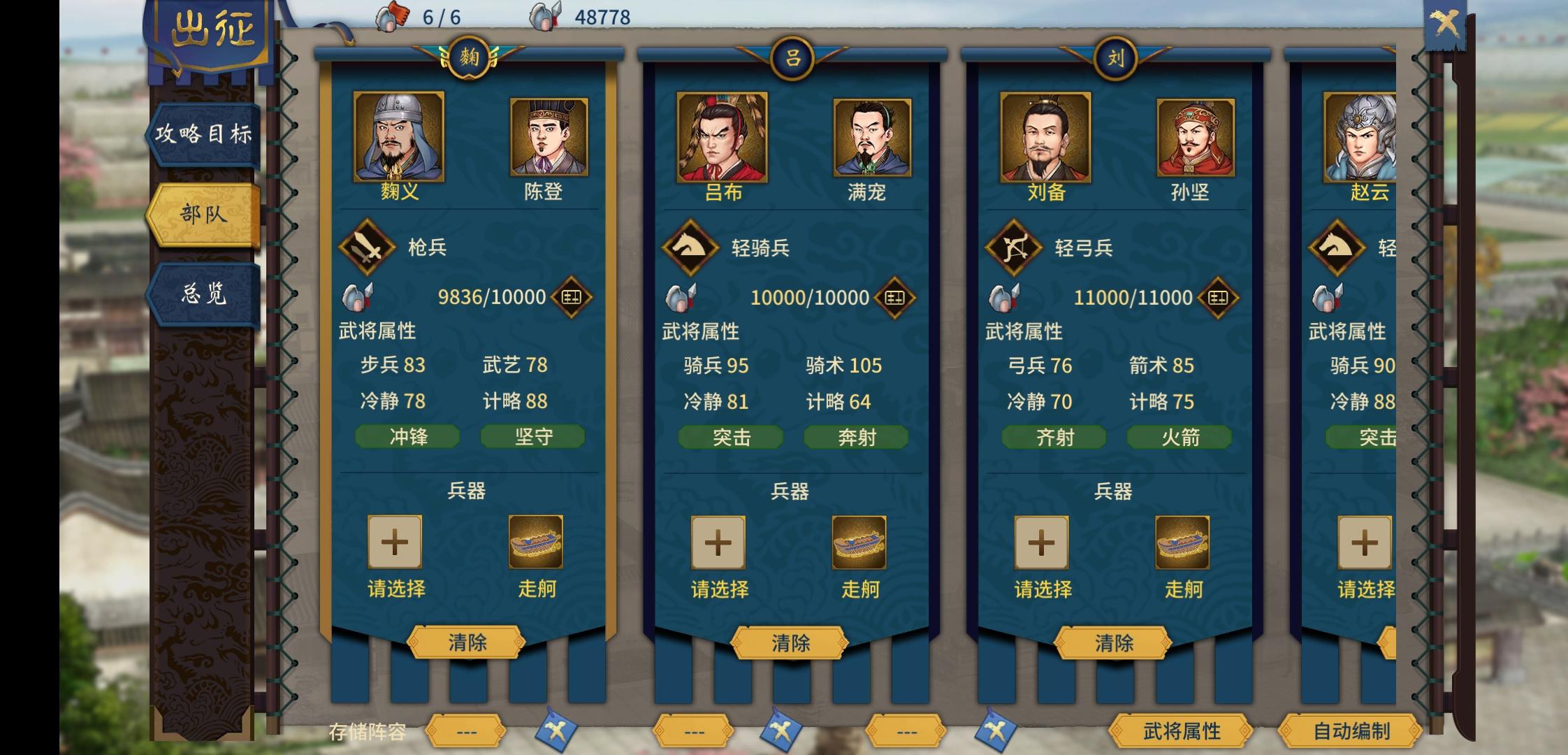
Task: Click the 请选择 plus slot in 麴义's 兵器 section
Action: [x=395, y=540]
